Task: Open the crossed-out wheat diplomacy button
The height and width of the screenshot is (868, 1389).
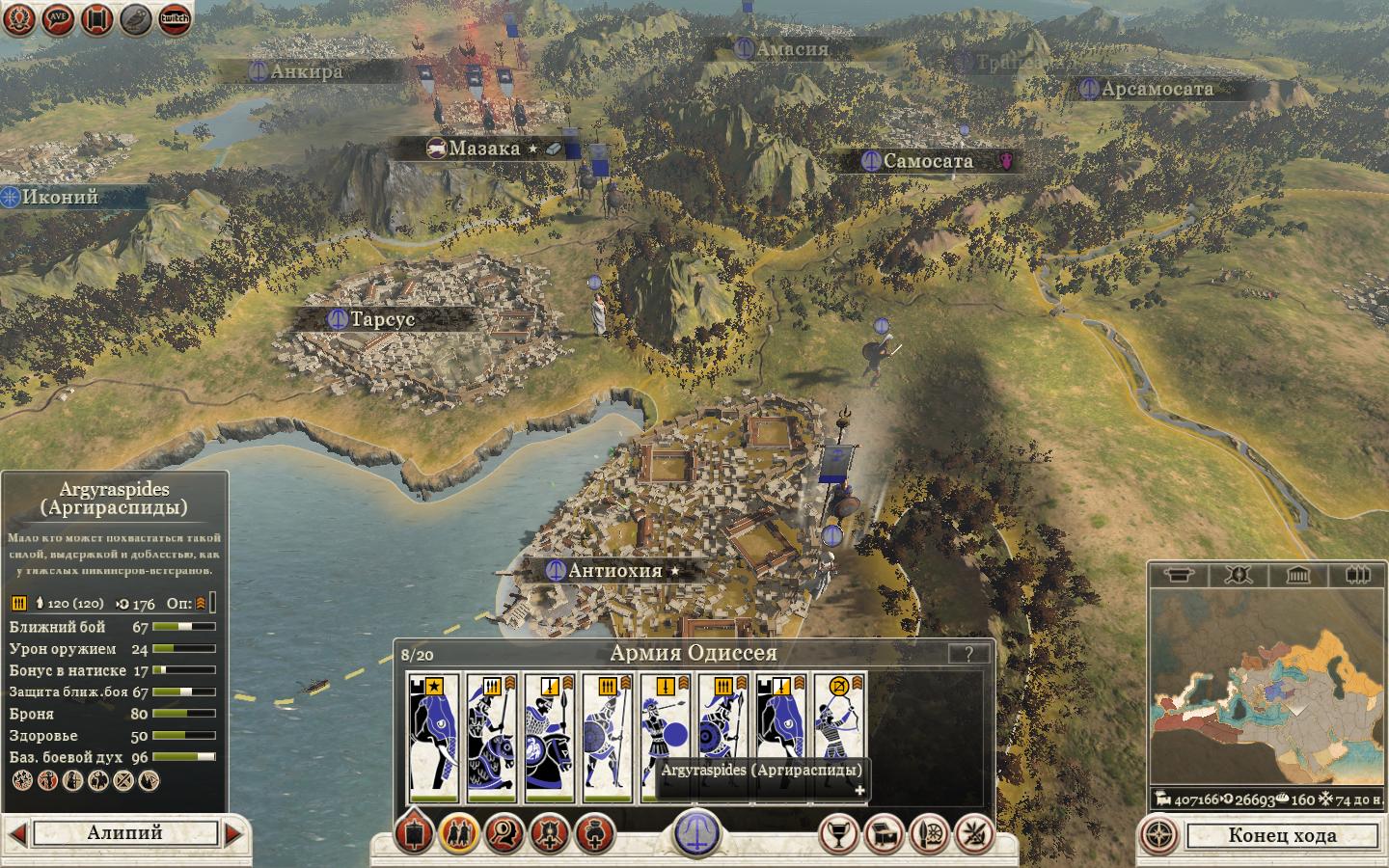Action: 974,833
